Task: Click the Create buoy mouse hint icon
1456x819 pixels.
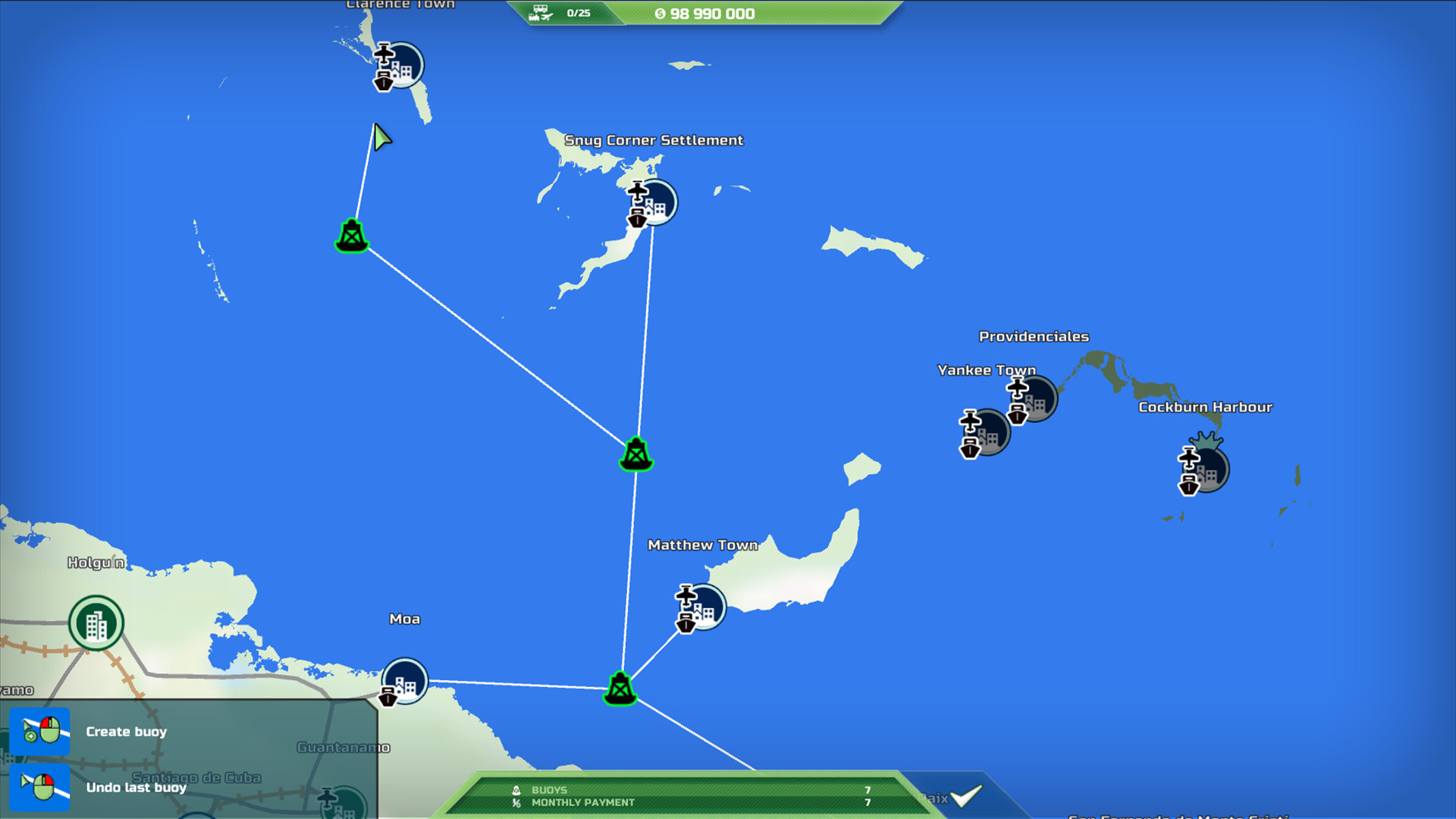Action: point(41,731)
